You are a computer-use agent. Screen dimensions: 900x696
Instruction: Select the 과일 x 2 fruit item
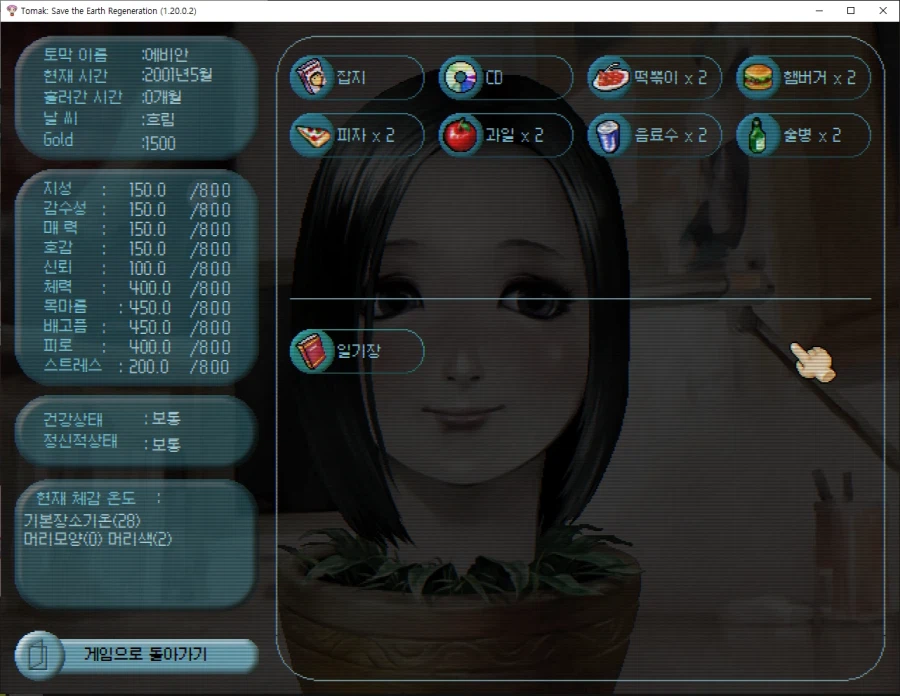coord(505,135)
